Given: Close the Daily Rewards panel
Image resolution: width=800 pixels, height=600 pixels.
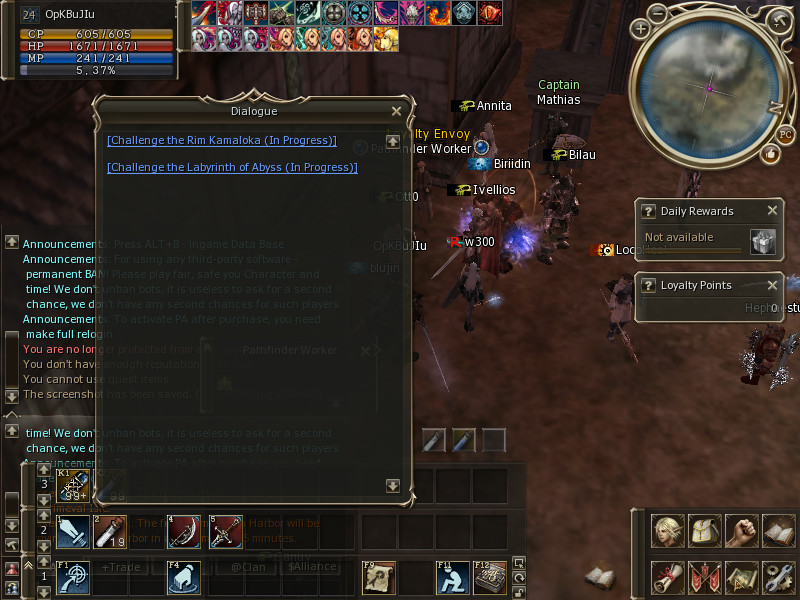Looking at the screenshot, I should [772, 211].
